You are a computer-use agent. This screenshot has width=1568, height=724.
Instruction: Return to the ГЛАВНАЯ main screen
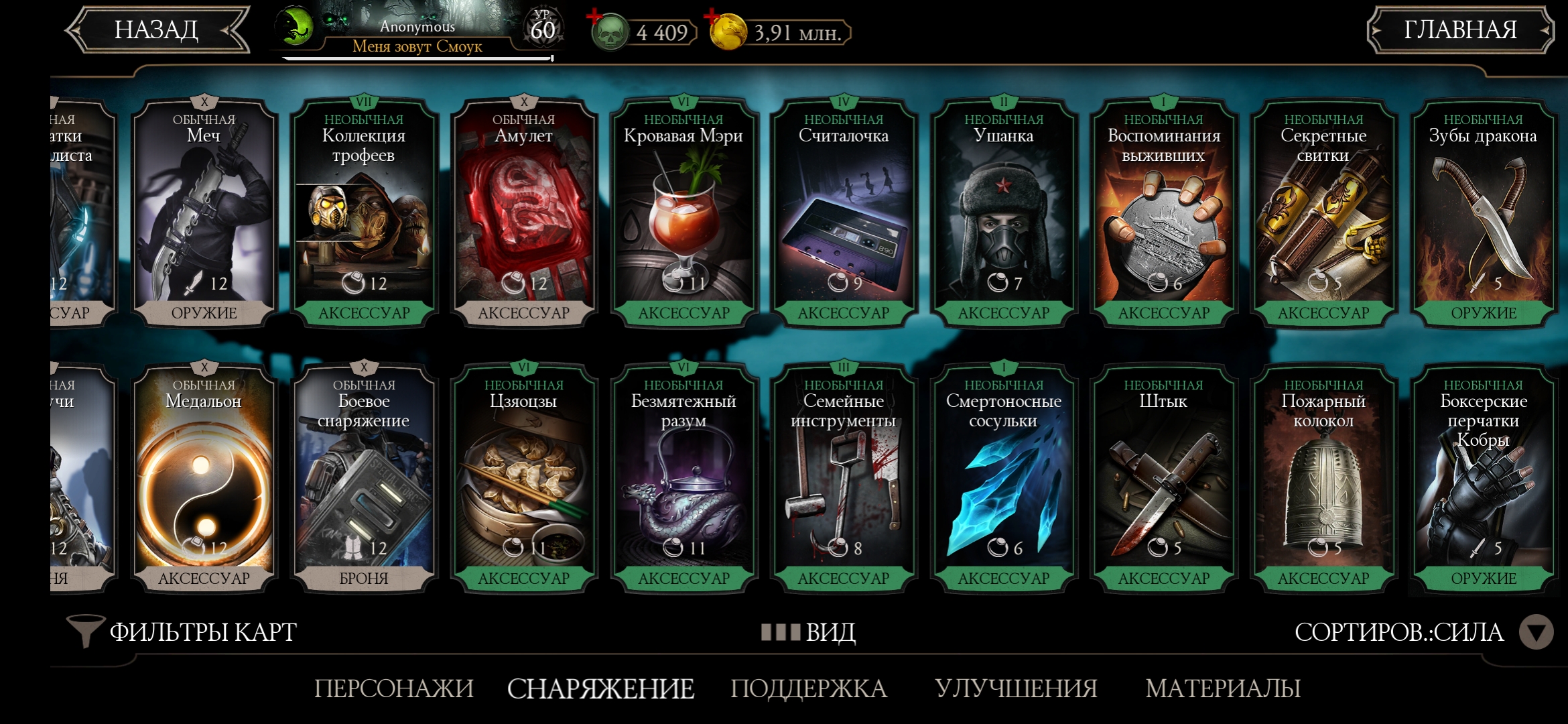[1459, 30]
